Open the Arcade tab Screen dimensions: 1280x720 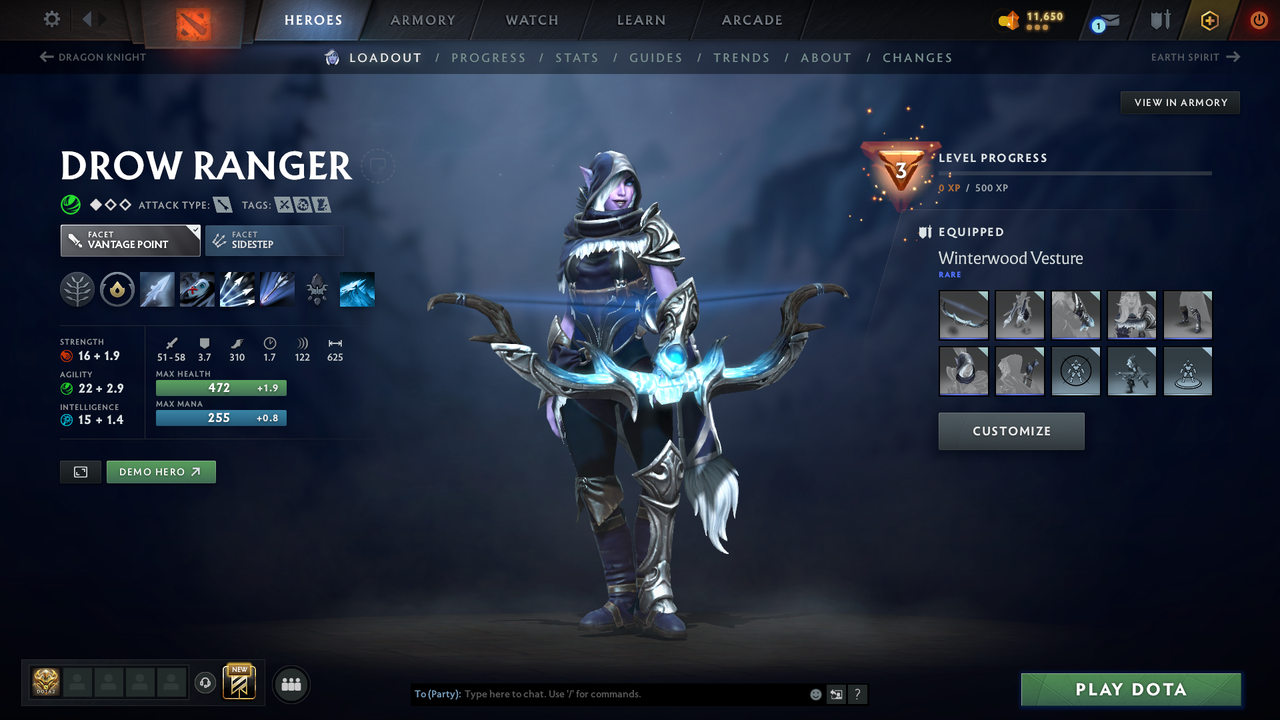752,20
